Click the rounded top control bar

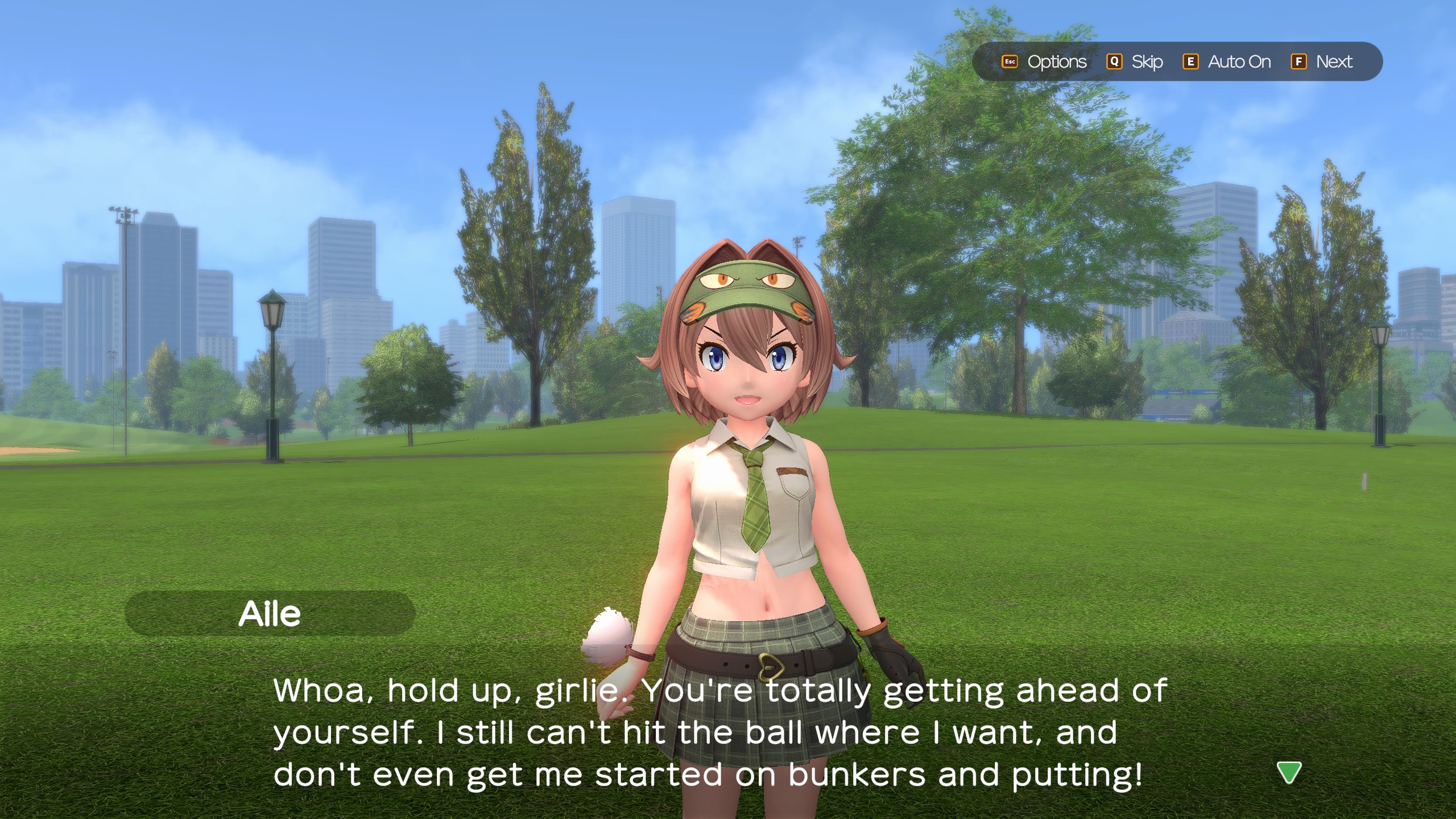pos(1177,61)
